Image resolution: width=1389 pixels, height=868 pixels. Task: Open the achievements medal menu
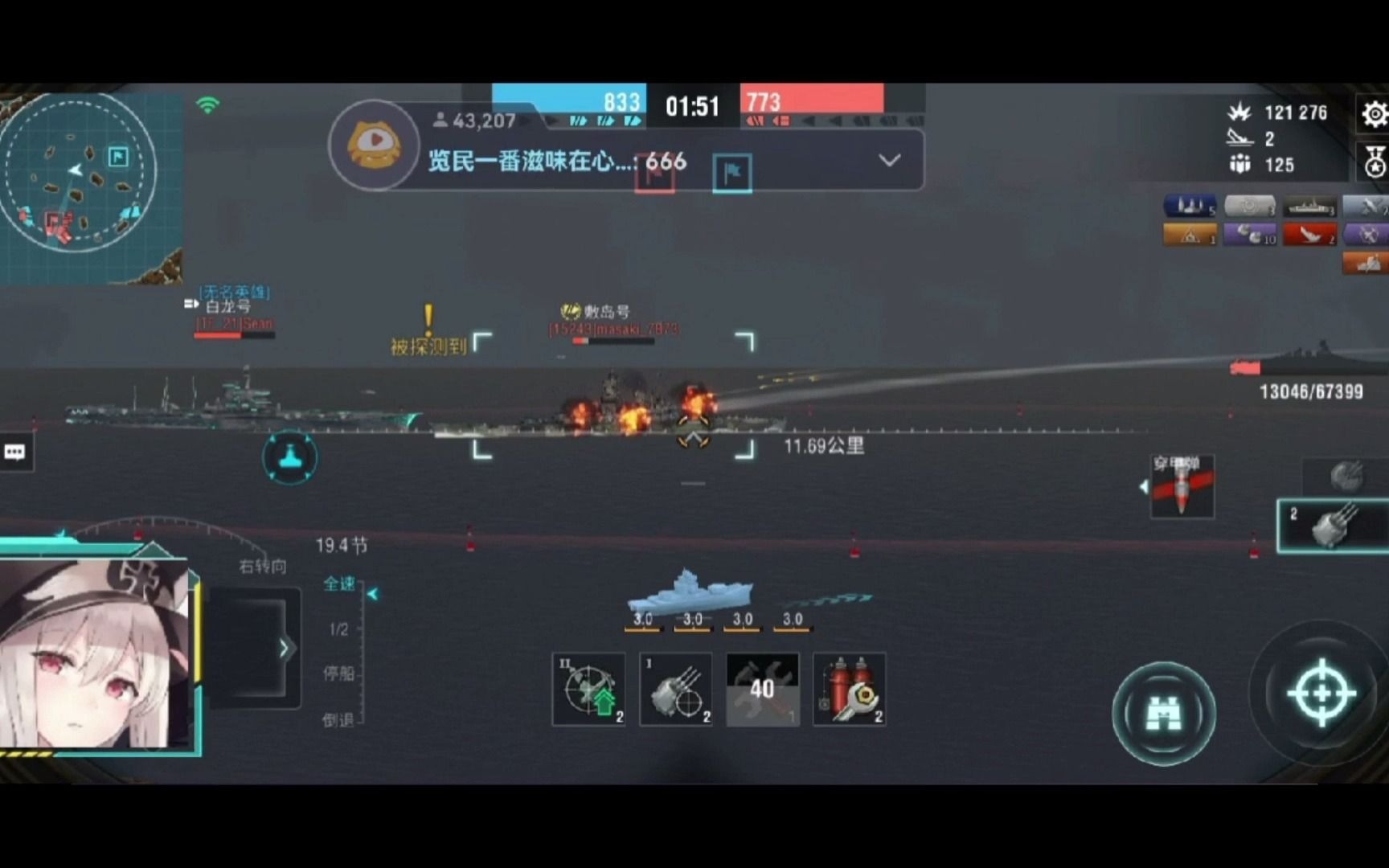coord(1377,161)
